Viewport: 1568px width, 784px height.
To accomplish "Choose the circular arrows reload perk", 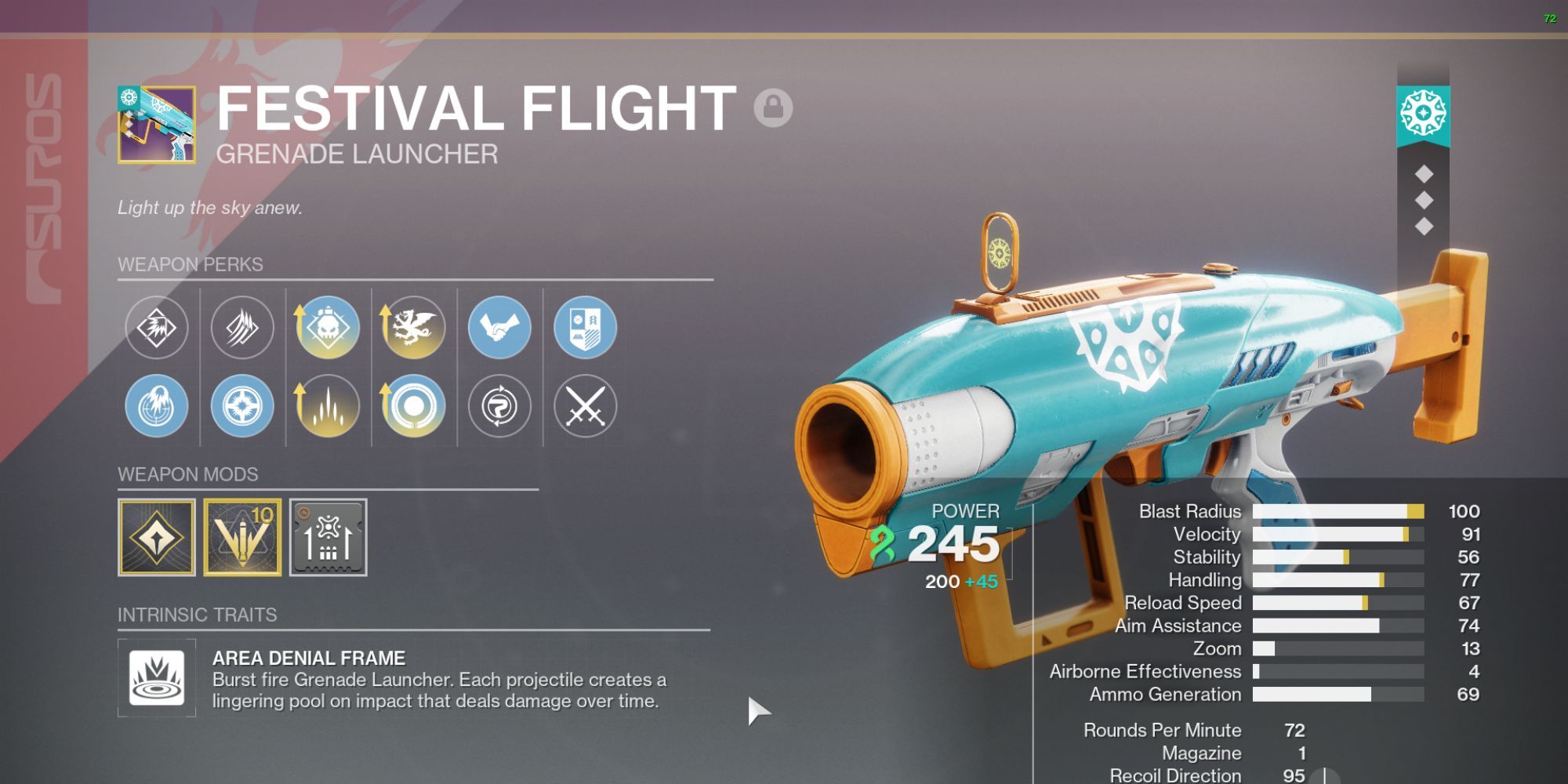I will [x=499, y=406].
